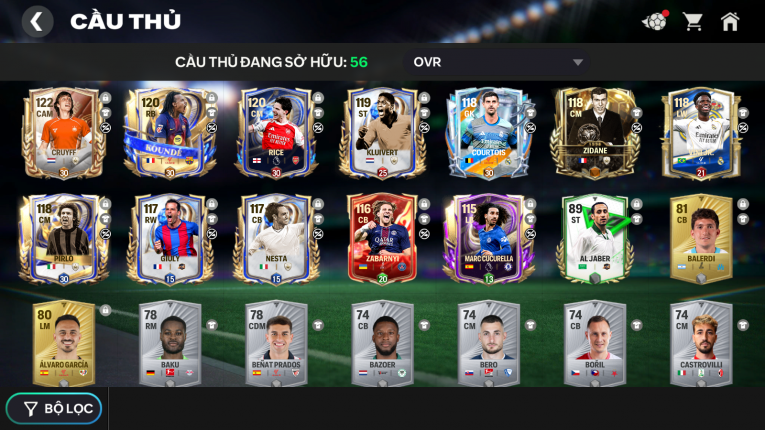The width and height of the screenshot is (765, 430).
Task: Choose the Rice 120 card
Action: click(x=275, y=134)
